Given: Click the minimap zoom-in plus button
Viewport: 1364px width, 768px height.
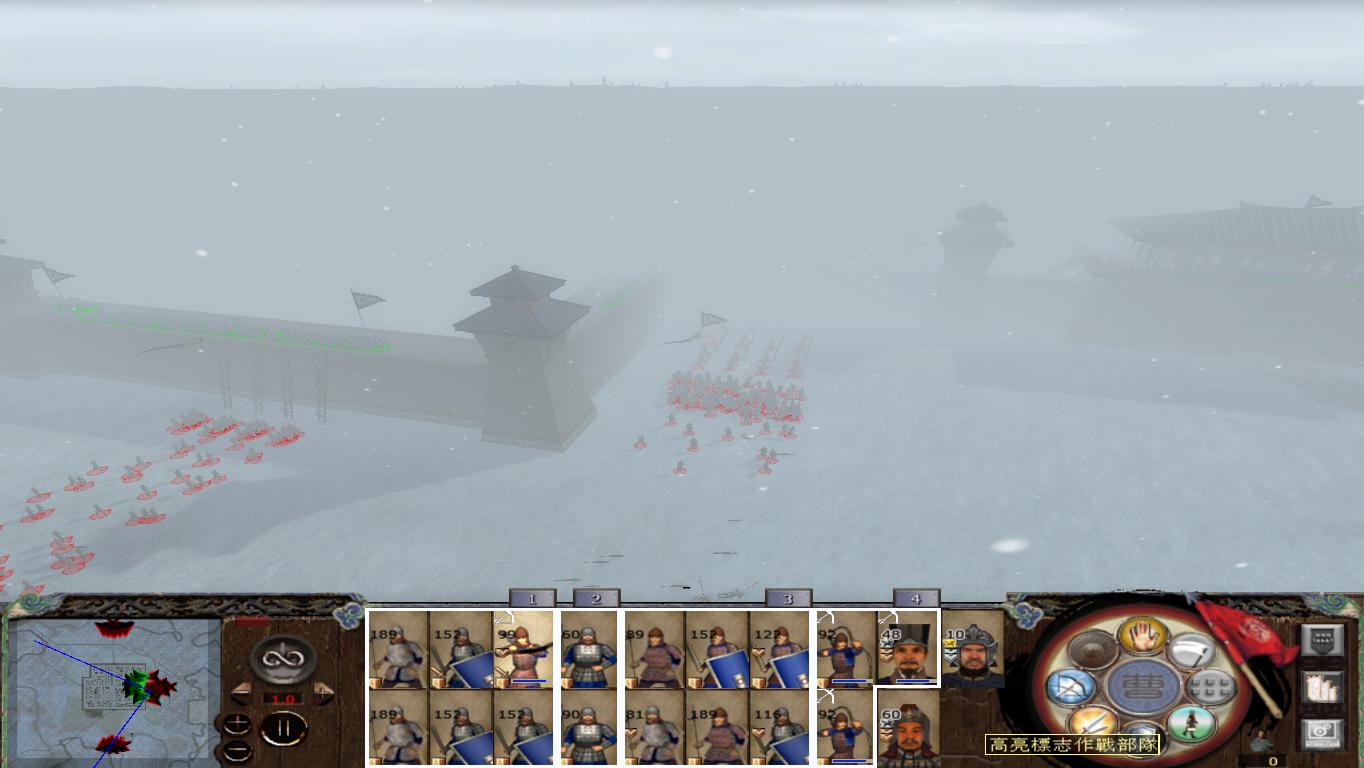Looking at the screenshot, I should click(237, 723).
